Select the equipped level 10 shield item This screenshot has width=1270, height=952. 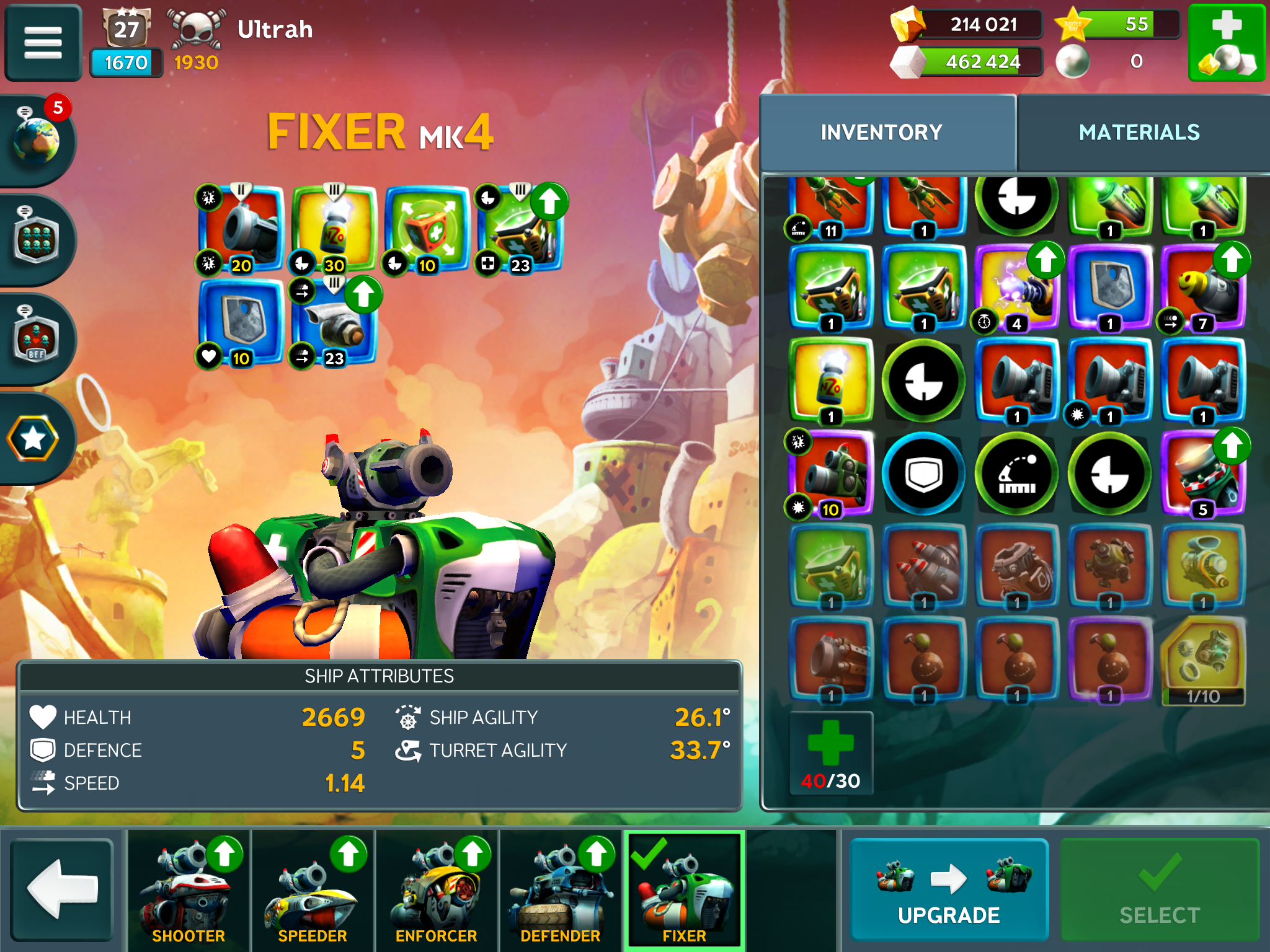[x=241, y=321]
